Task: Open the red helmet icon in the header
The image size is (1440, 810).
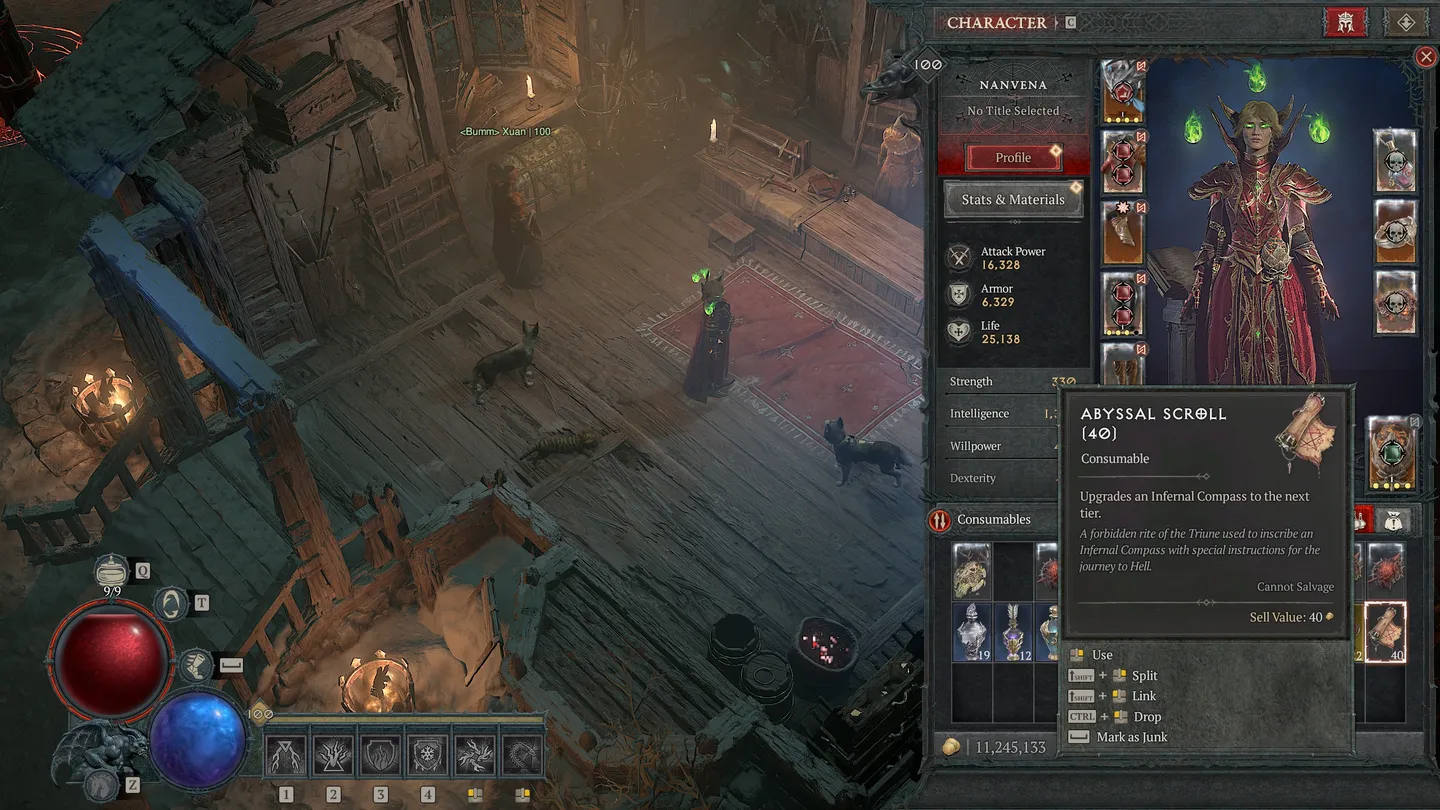Action: (1346, 21)
